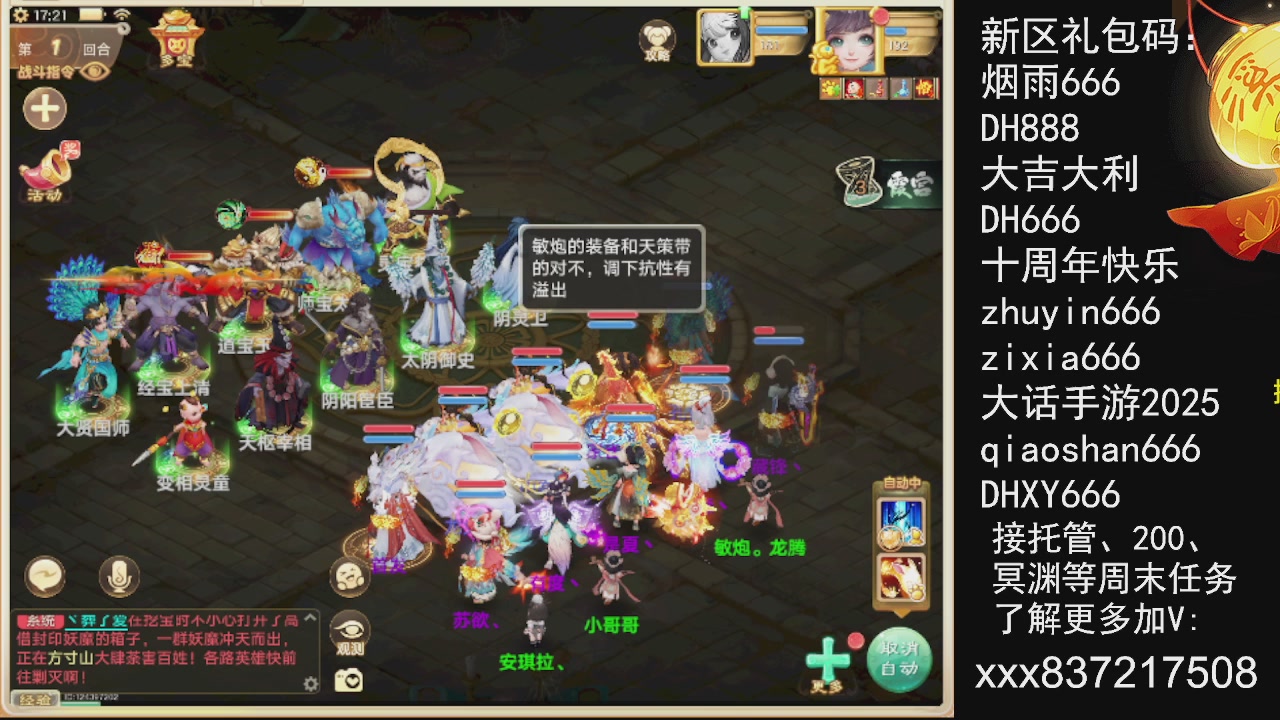
Task: Open the quick chat bubble icon bottom-left
Action: click(x=44, y=577)
